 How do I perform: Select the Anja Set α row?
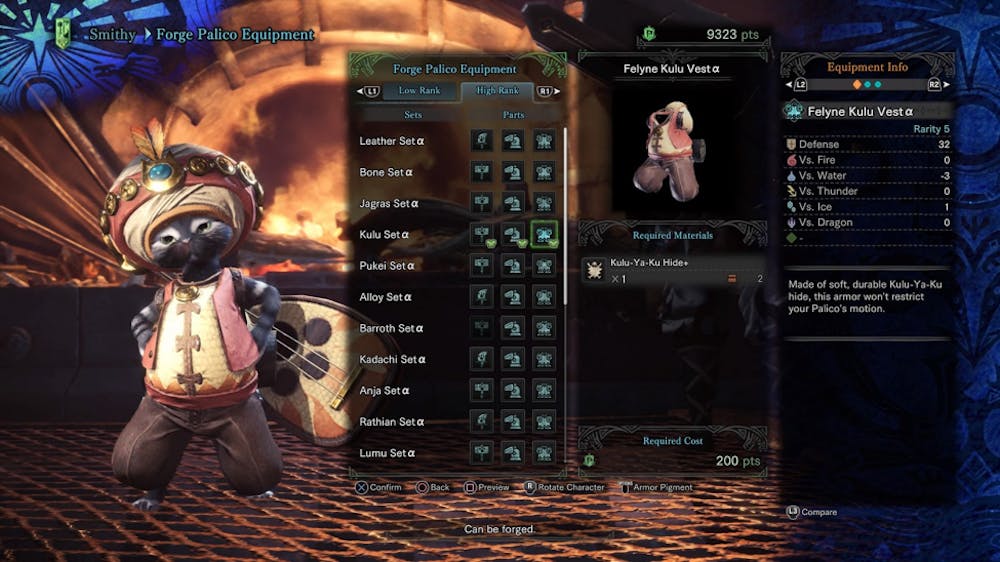tap(385, 391)
